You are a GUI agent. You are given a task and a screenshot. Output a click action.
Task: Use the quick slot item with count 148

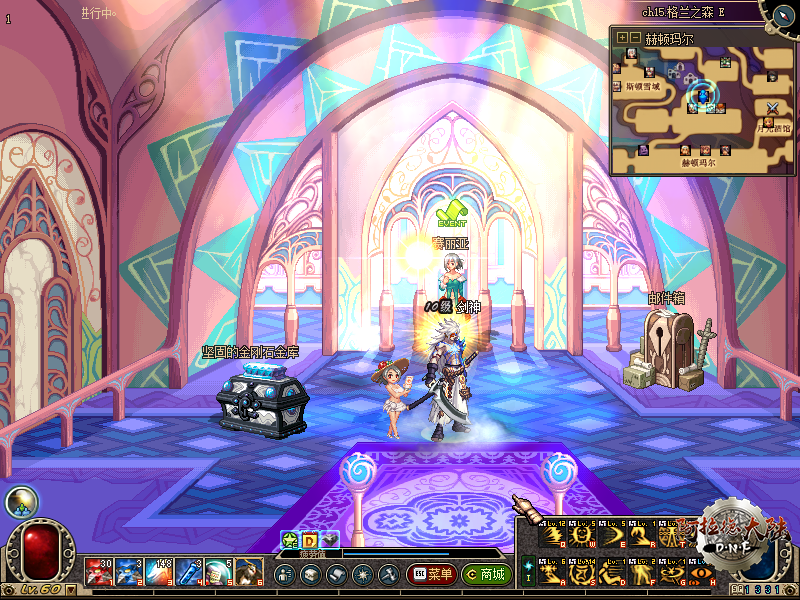[159, 571]
